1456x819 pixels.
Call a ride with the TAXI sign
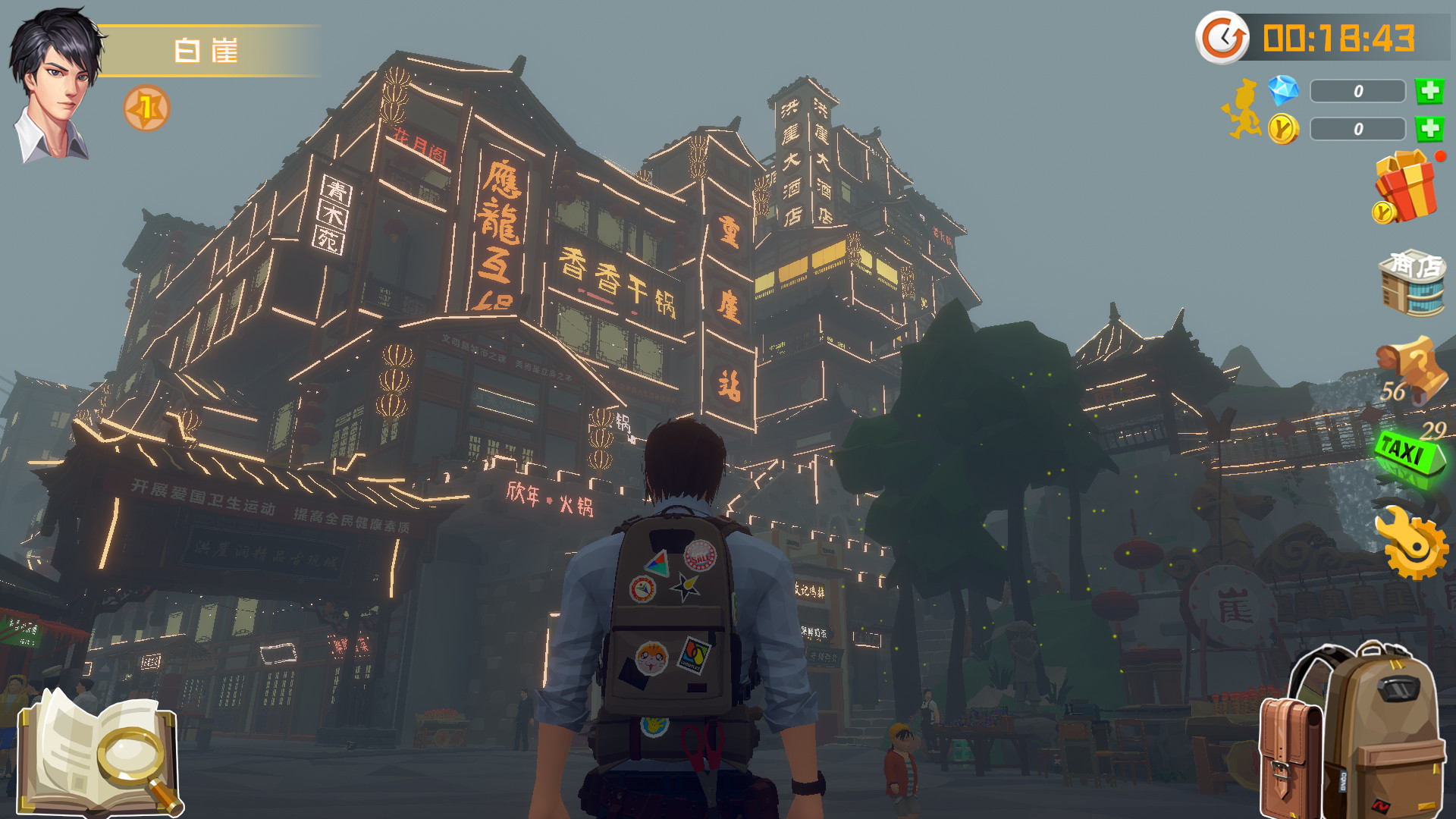[x=1409, y=454]
